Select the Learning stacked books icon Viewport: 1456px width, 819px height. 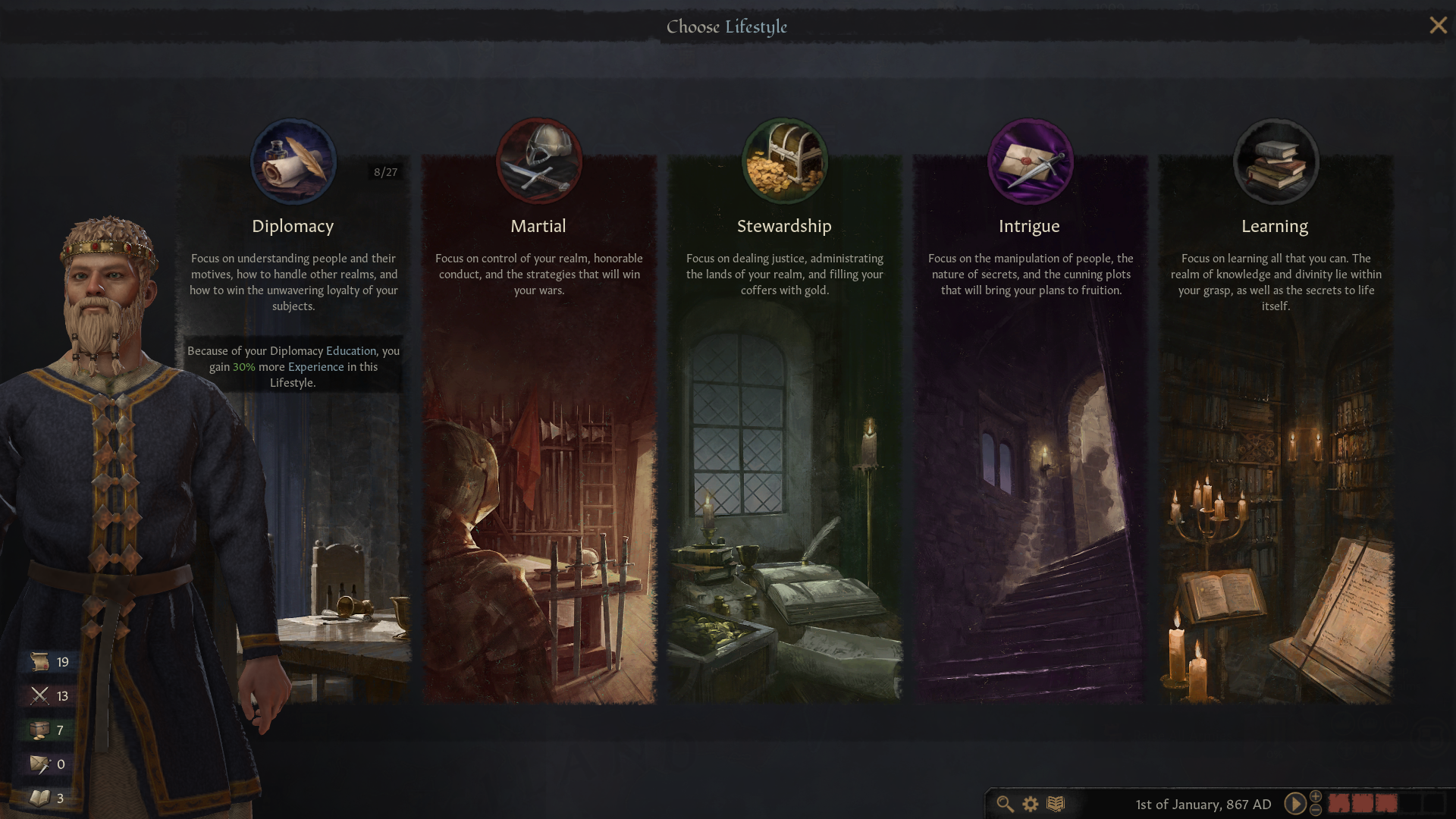[1276, 161]
